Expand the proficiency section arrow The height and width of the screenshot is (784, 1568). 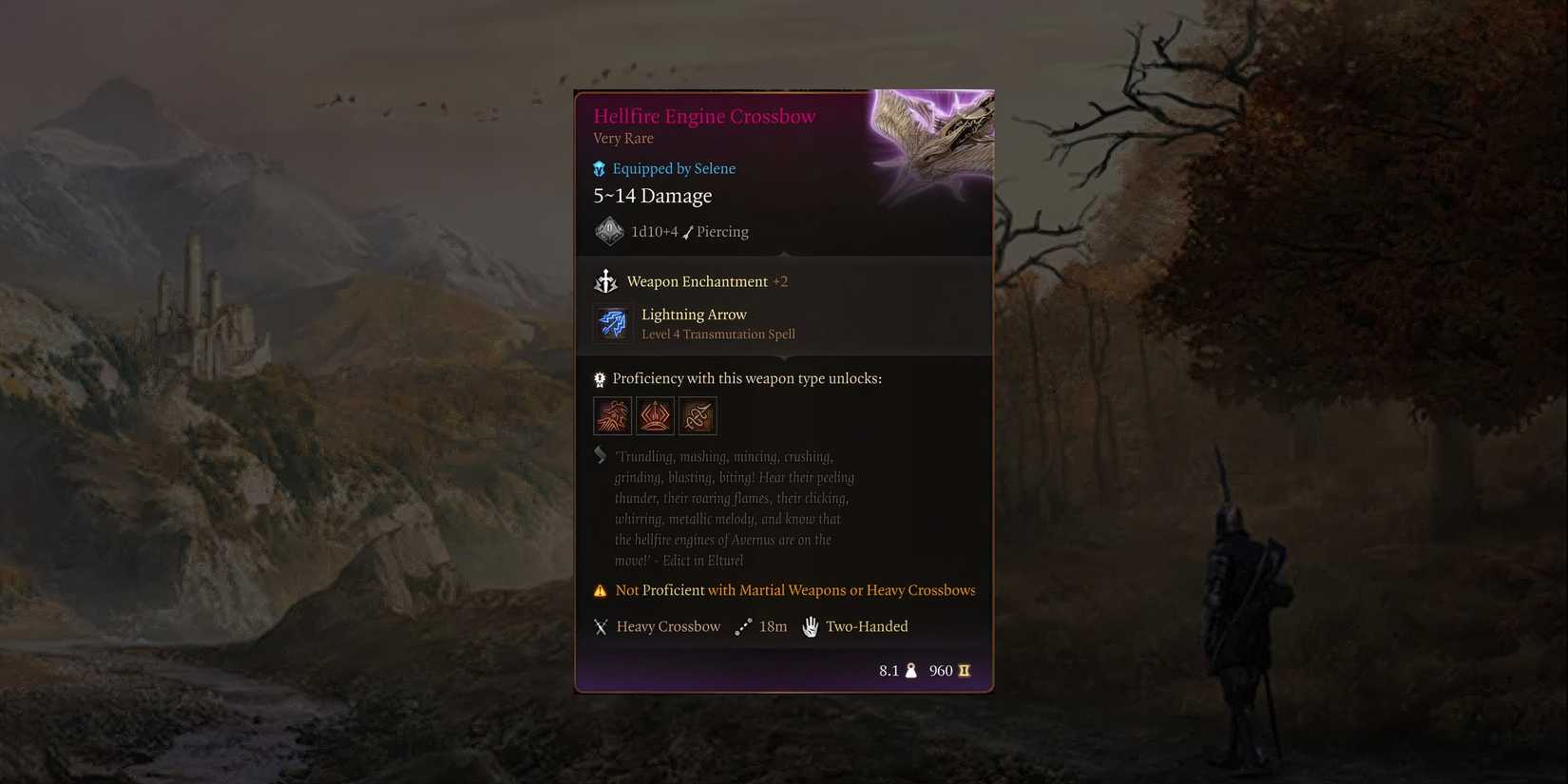783,358
